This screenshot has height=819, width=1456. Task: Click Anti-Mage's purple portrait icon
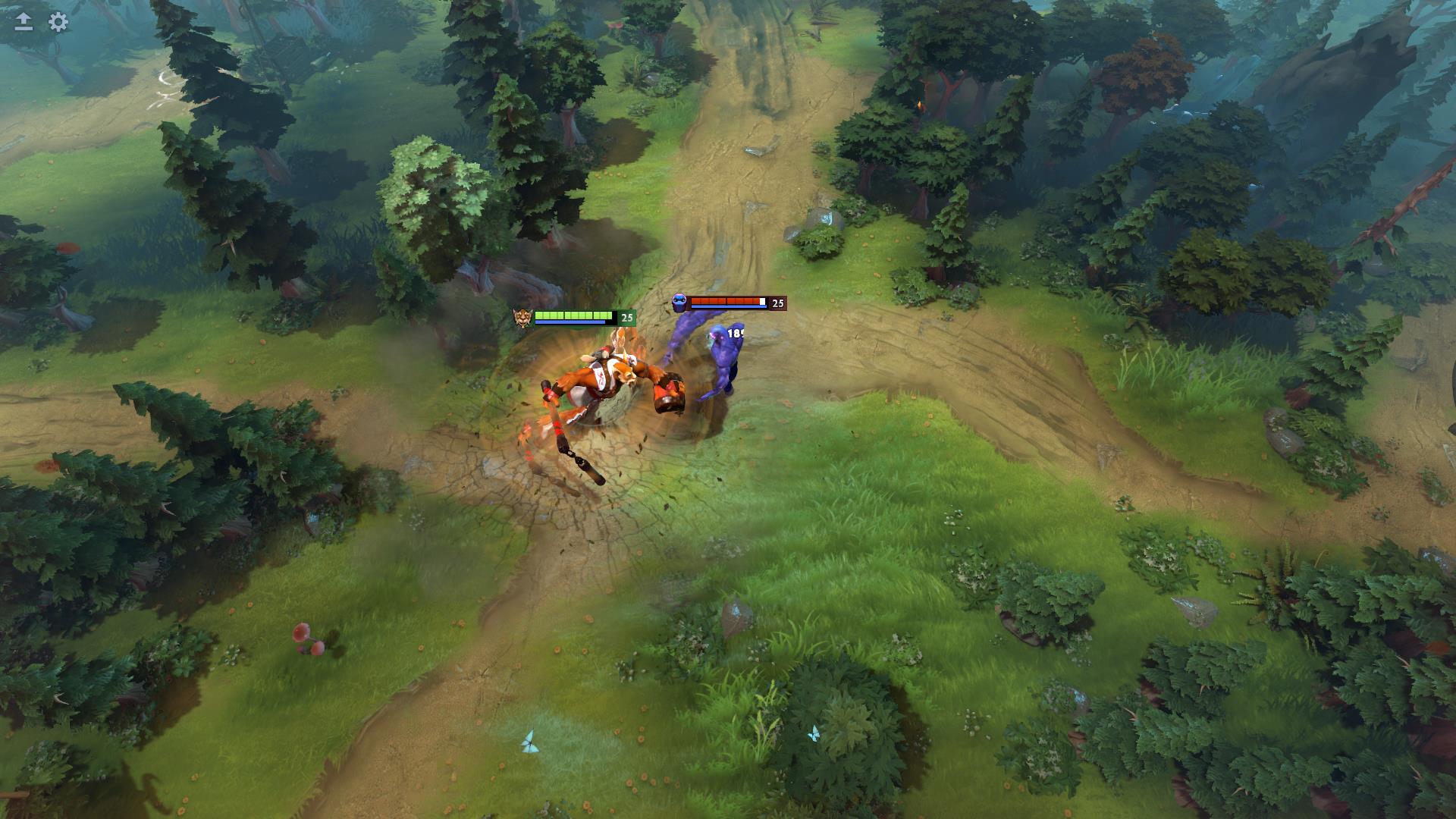point(679,303)
